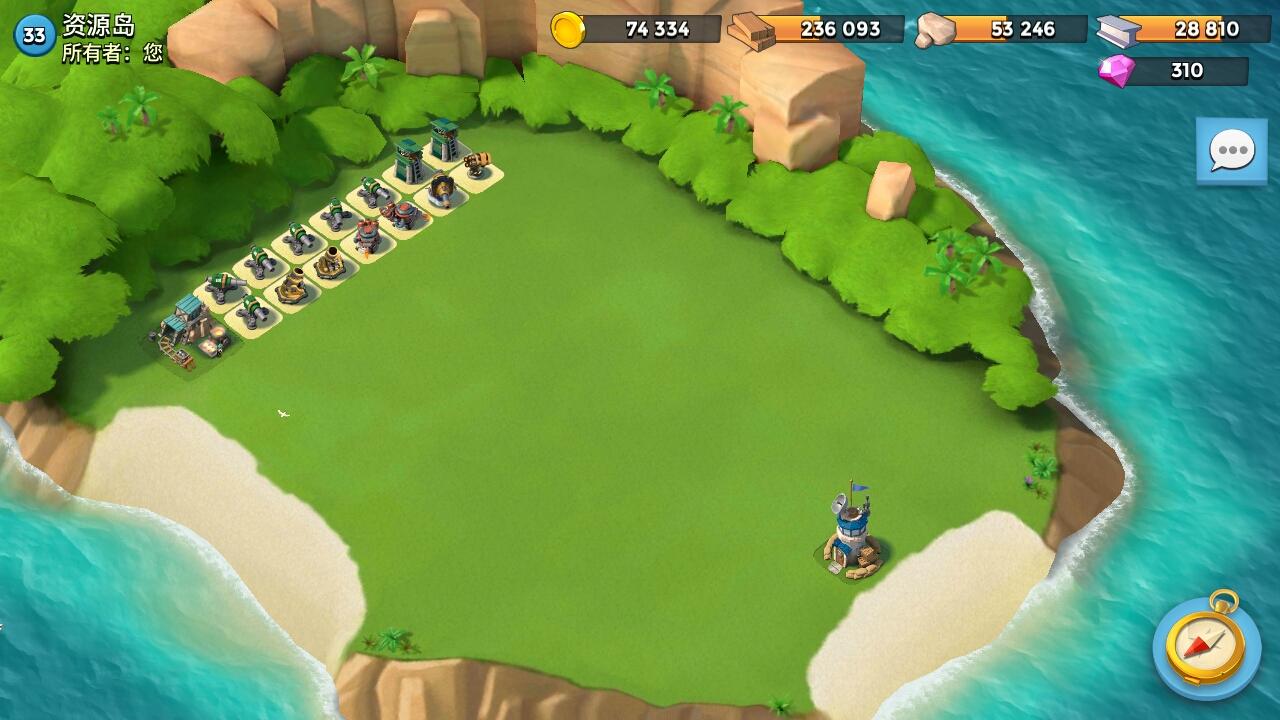1280x720 pixels.
Task: Select the barrel-shaped machine gun
Action: tap(476, 162)
